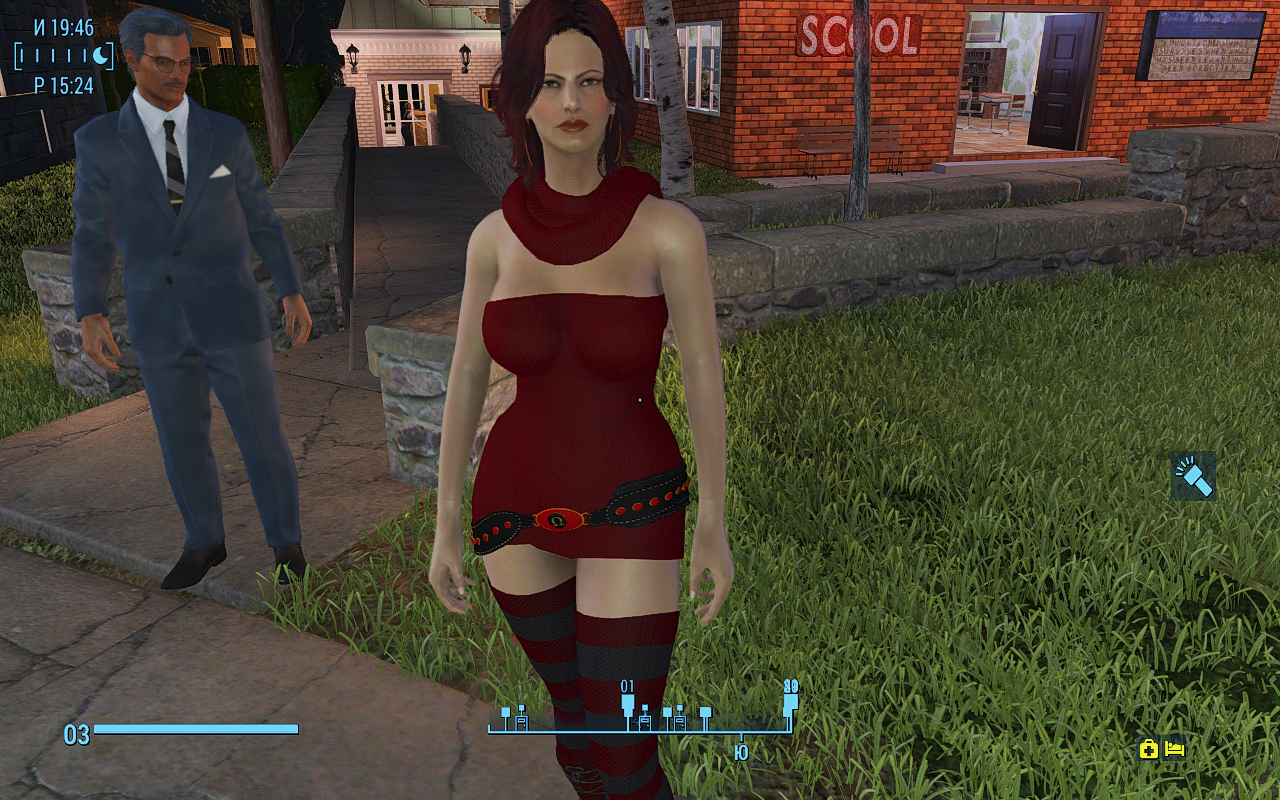
Task: Select the compass marker labeled 01
Action: coord(628,703)
